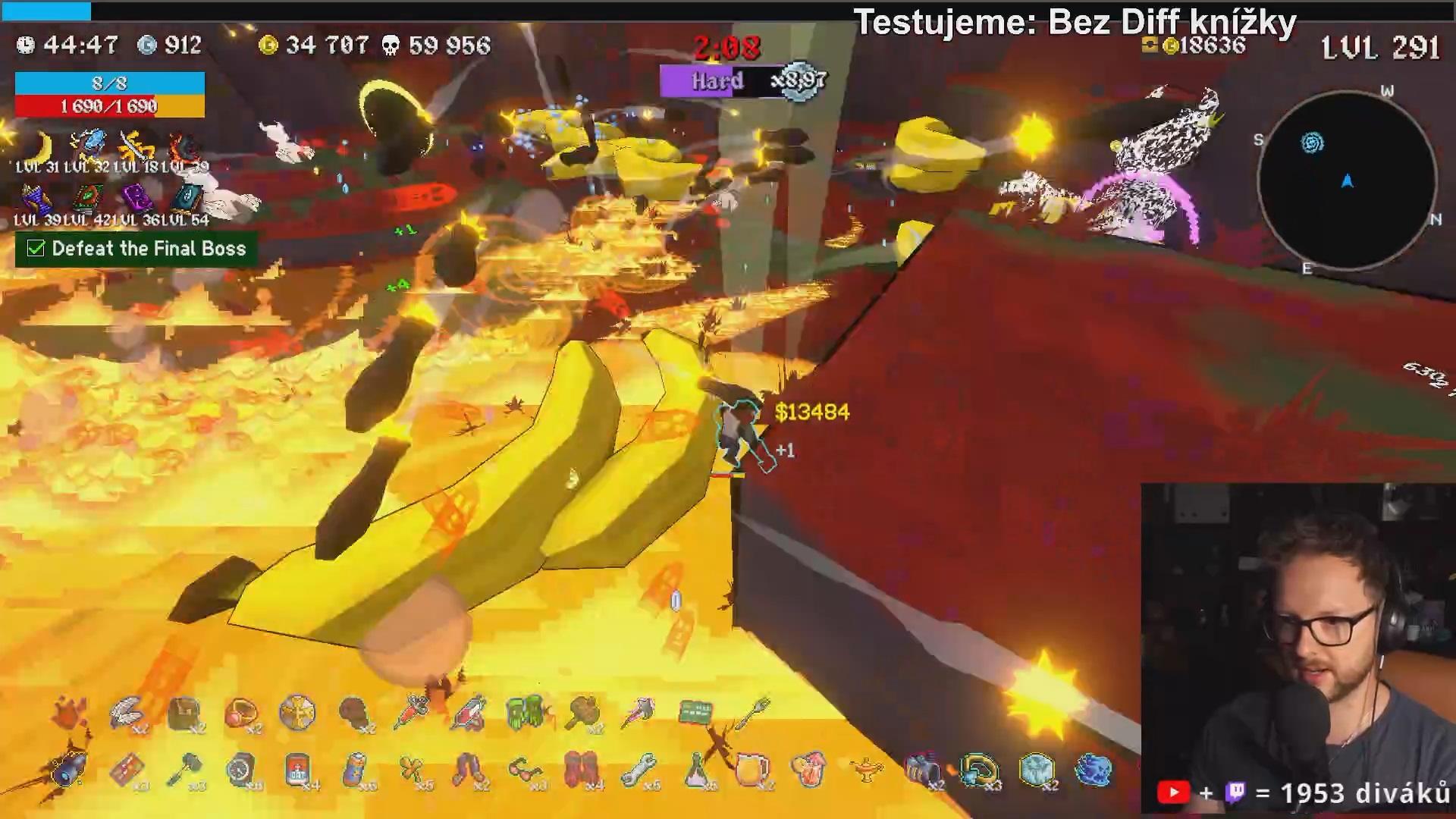Click the Defeat the Final Boss objective
This screenshot has width=1456, height=819.
[136, 249]
